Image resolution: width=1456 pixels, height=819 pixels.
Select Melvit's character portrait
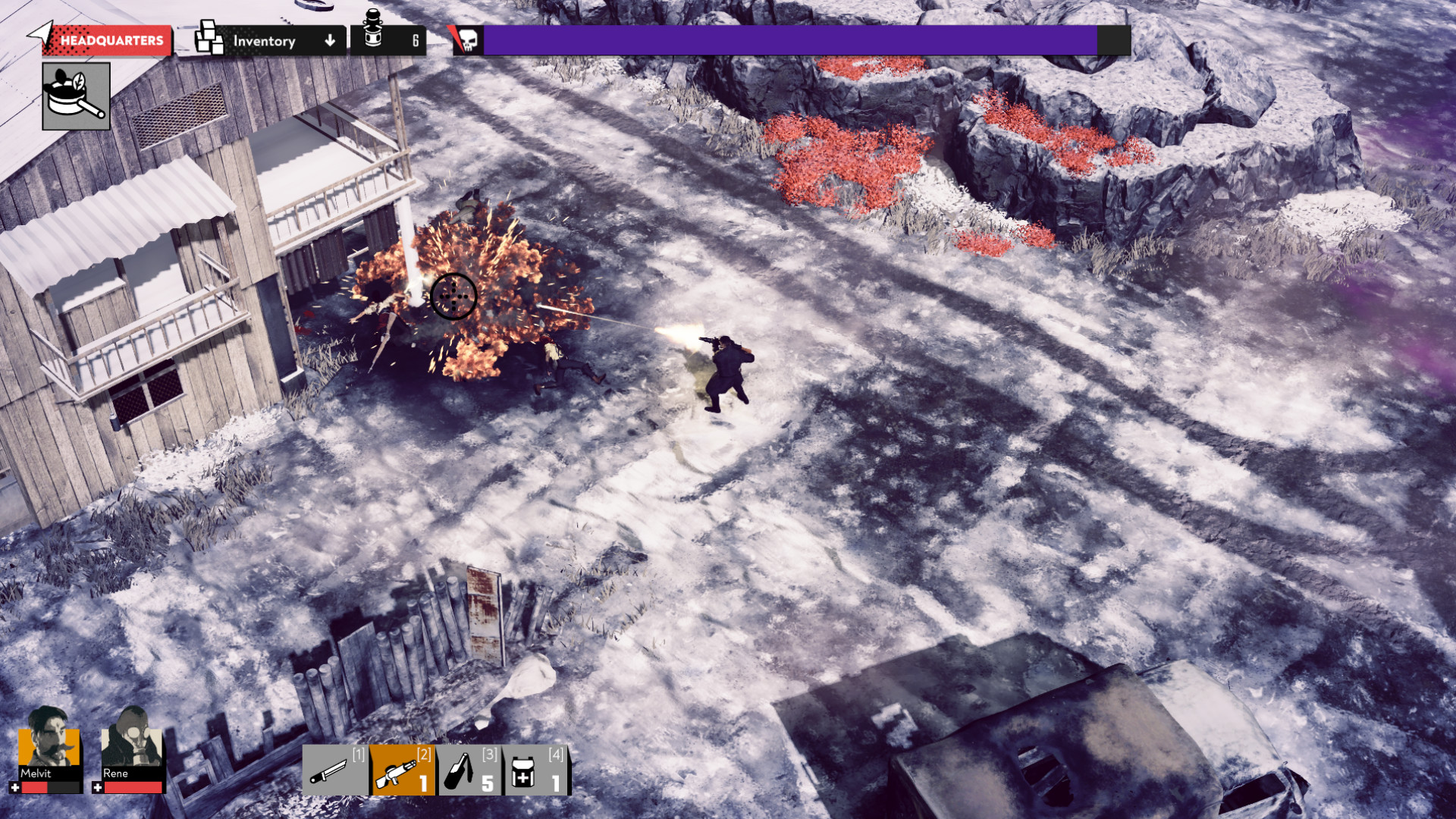[49, 746]
